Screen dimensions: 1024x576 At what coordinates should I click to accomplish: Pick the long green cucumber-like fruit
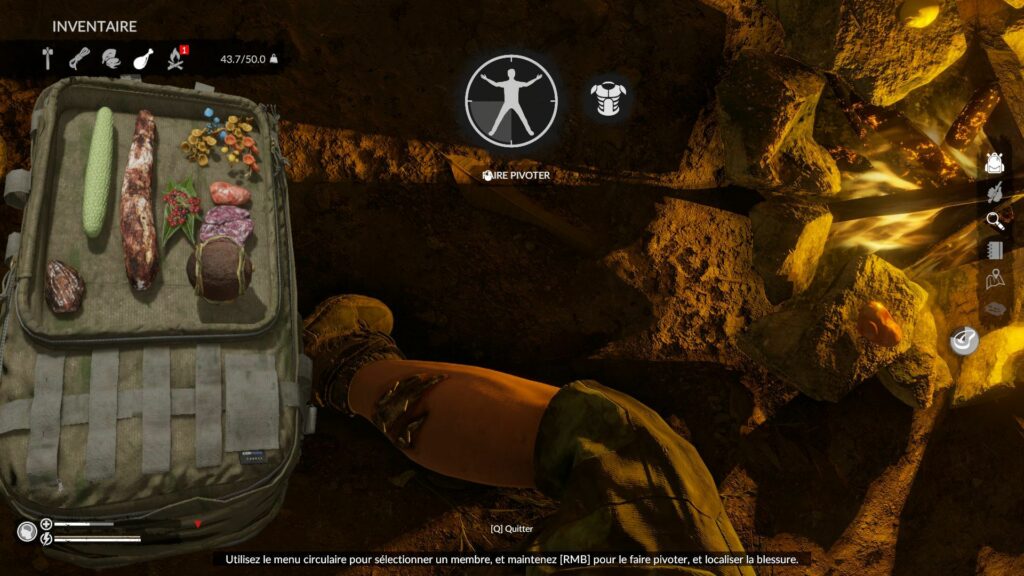point(98,171)
